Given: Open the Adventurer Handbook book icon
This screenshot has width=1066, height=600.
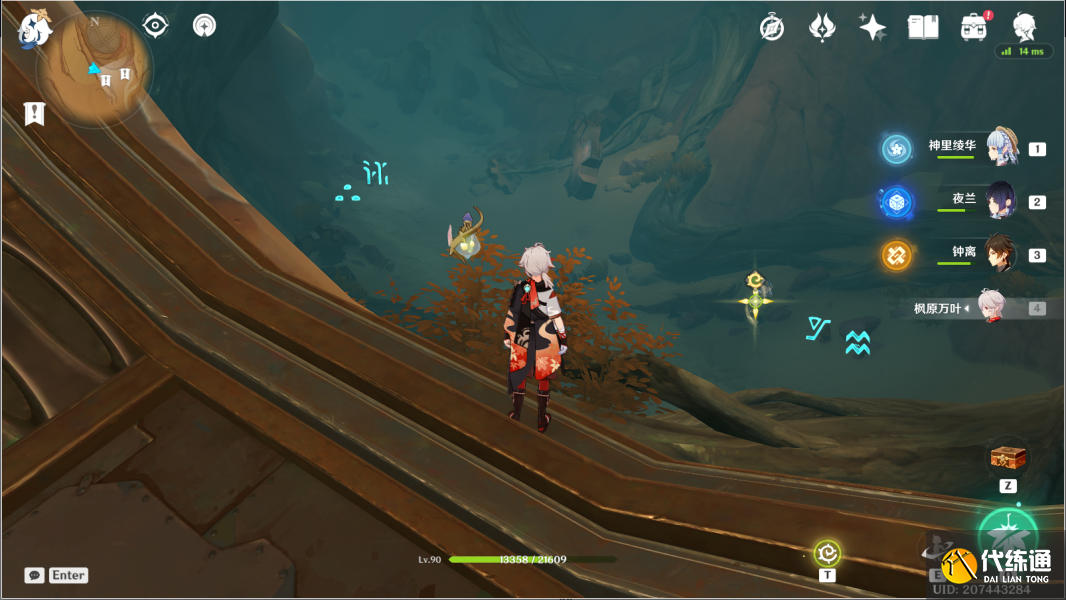Looking at the screenshot, I should coord(923,27).
